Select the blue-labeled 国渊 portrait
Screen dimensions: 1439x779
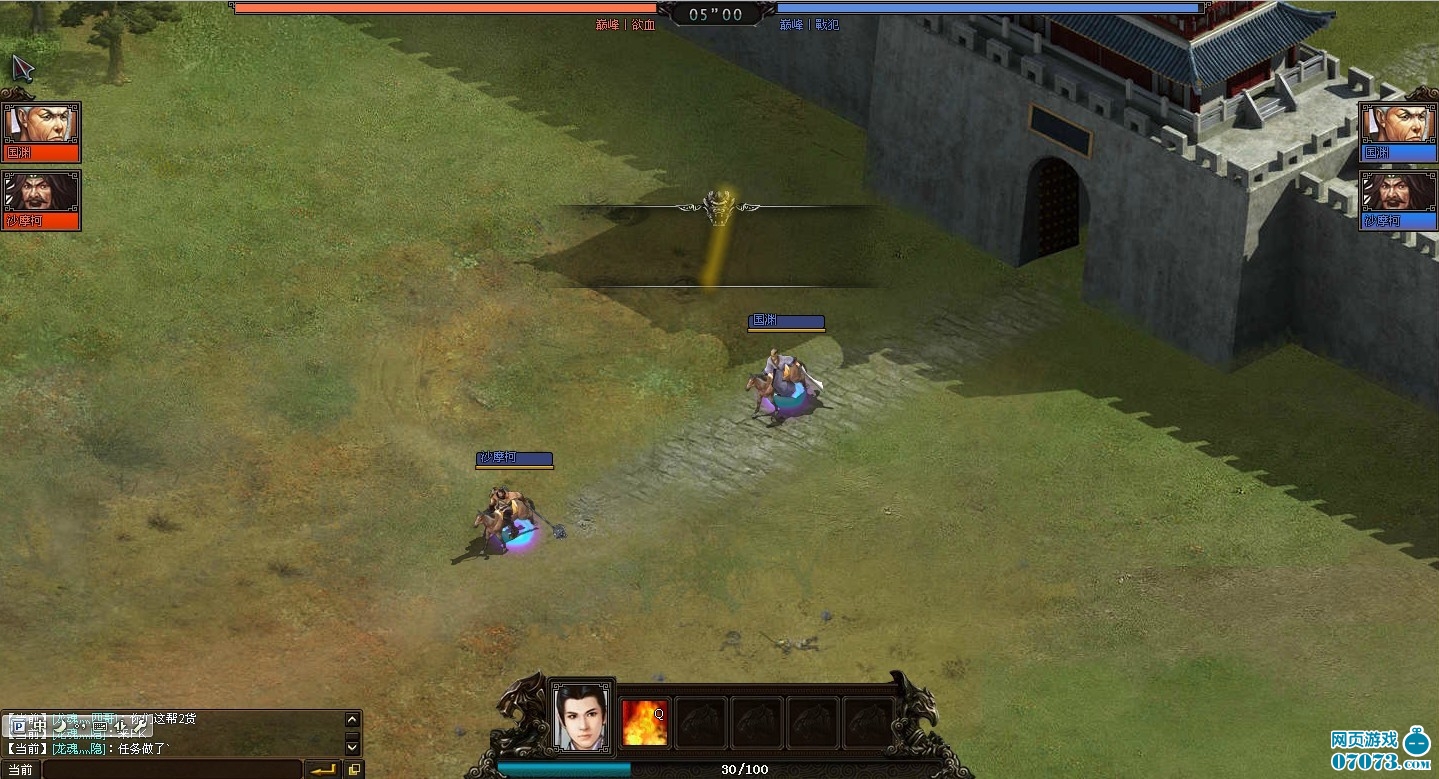click(1397, 131)
